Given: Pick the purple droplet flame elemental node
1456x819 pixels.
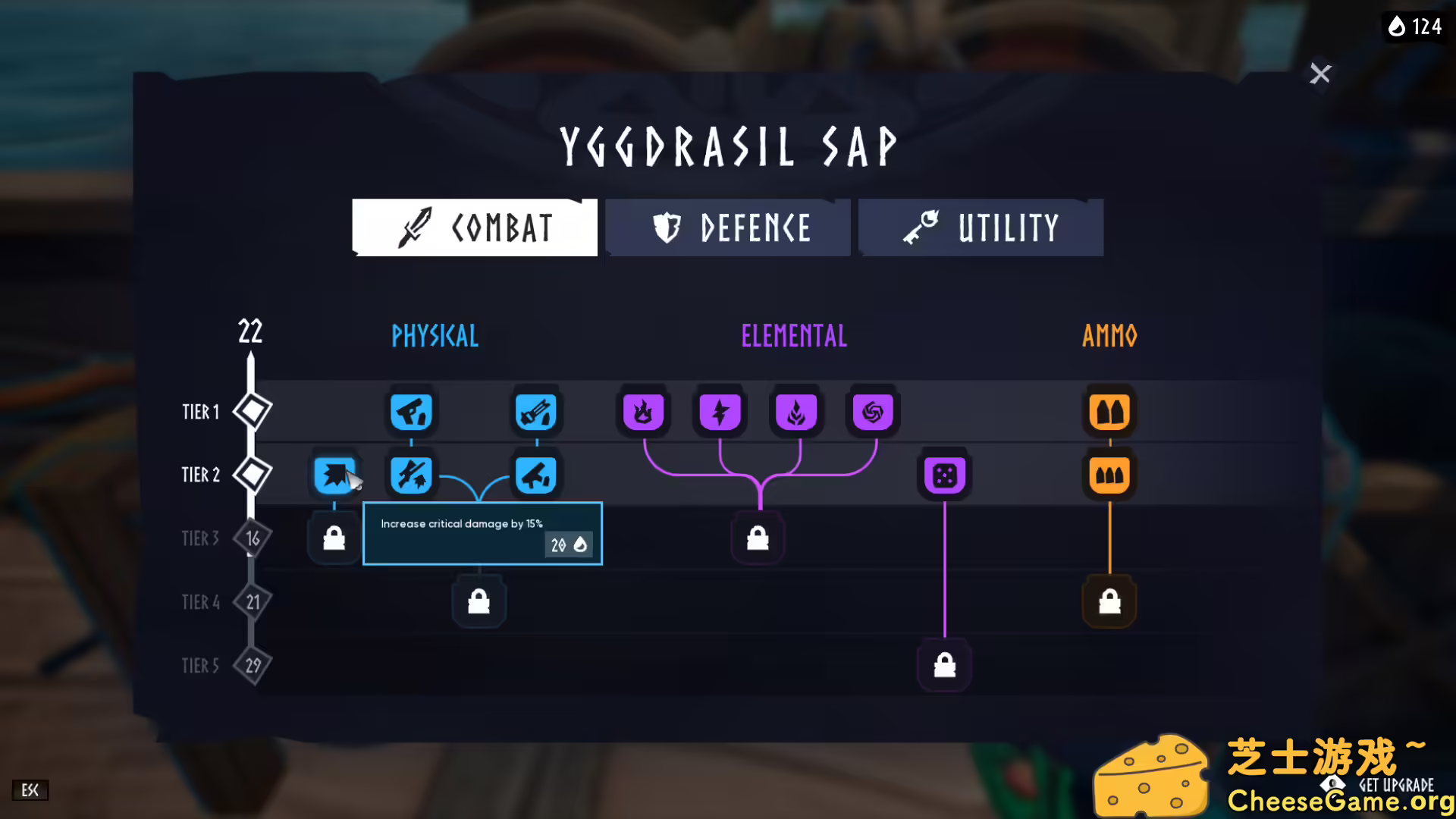Looking at the screenshot, I should (796, 412).
